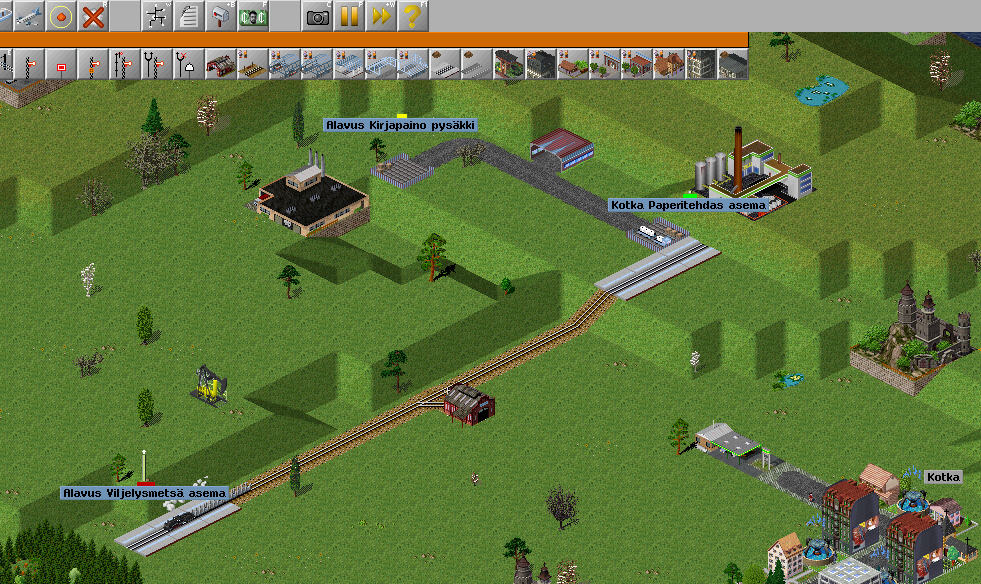This screenshot has width=981, height=584.
Task: Take a screenshot with the camera button
Action: click(318, 15)
